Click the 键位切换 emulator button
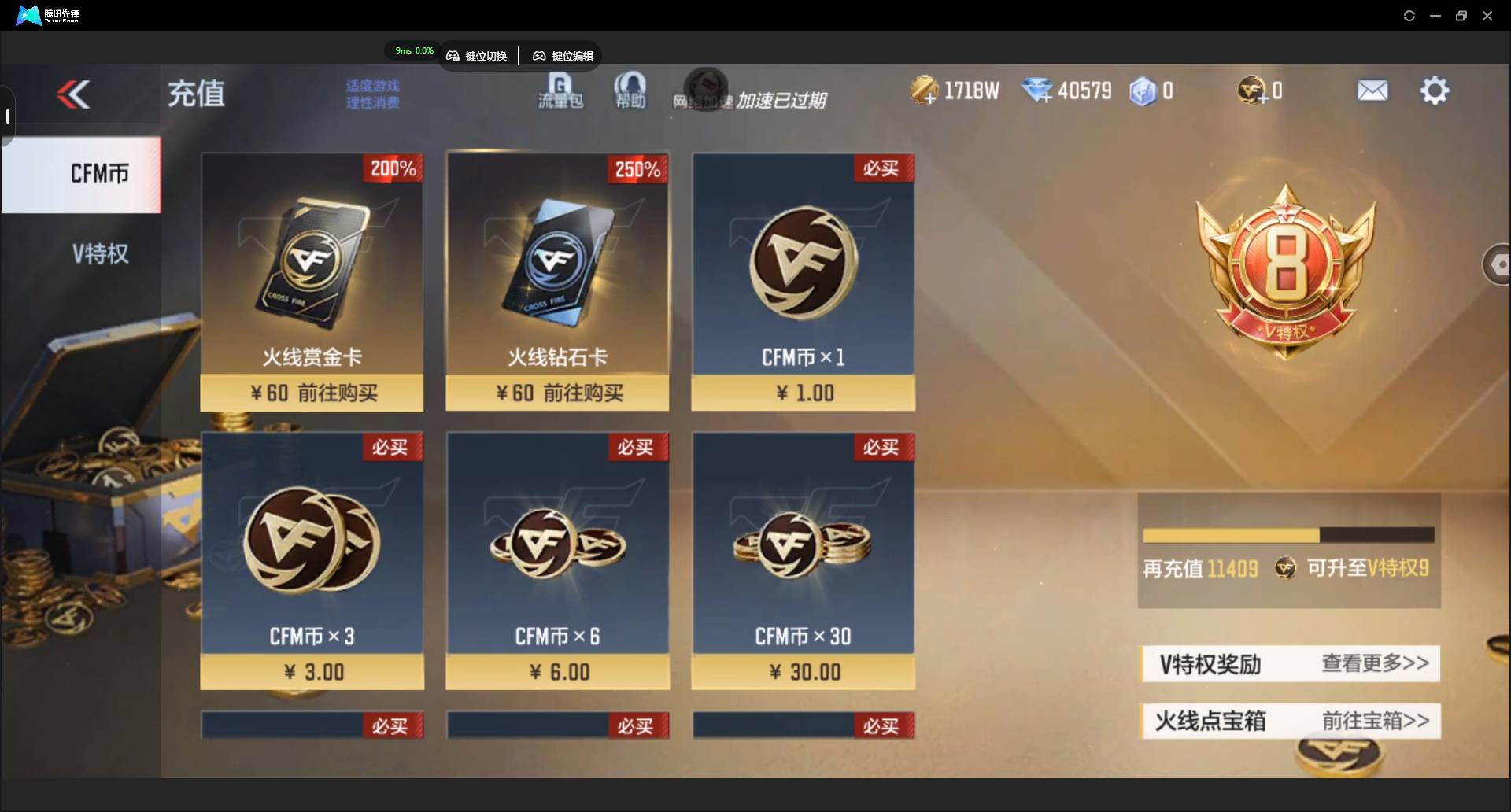 [x=477, y=56]
